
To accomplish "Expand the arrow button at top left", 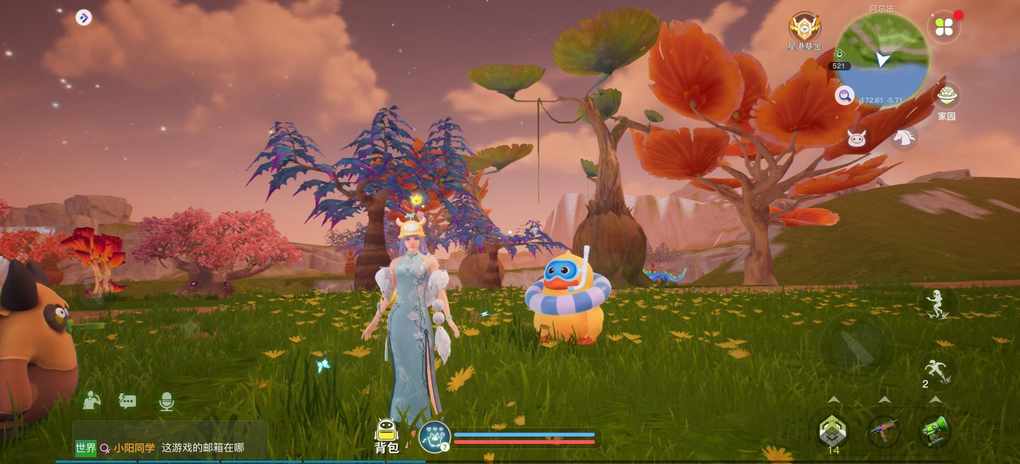I will (84, 17).
